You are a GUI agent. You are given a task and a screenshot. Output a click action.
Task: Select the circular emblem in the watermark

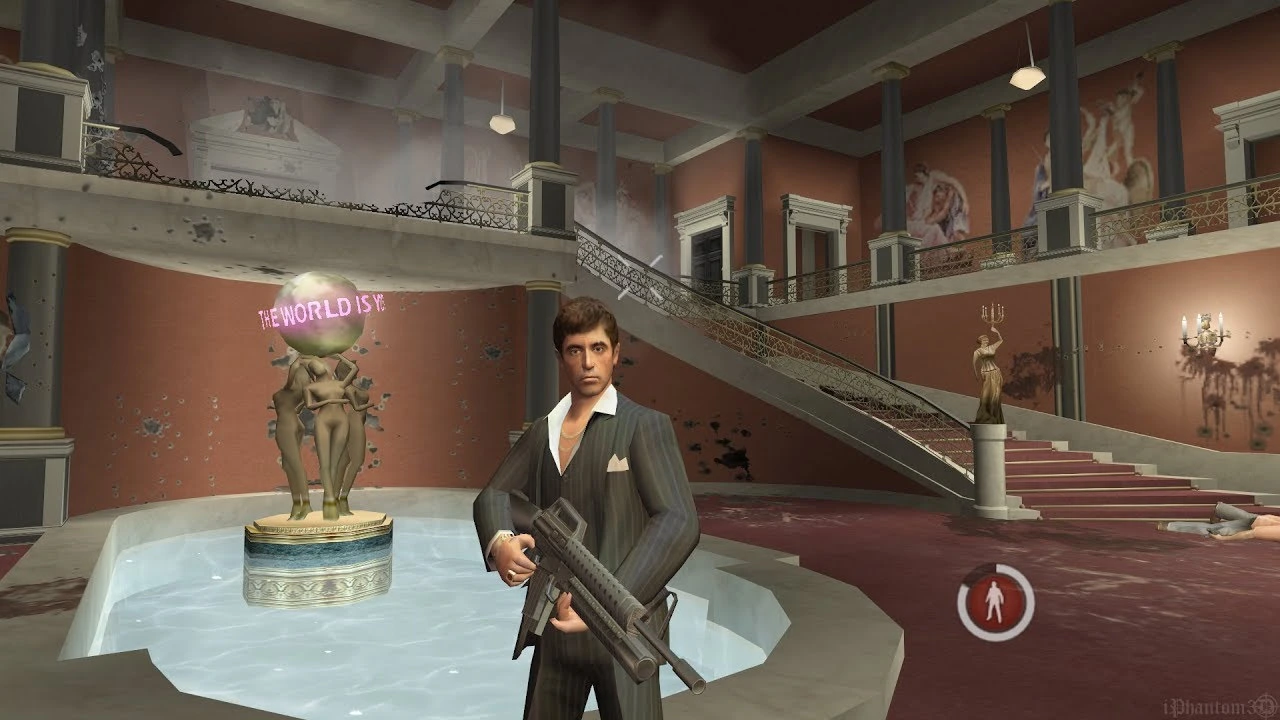[x=1263, y=706]
